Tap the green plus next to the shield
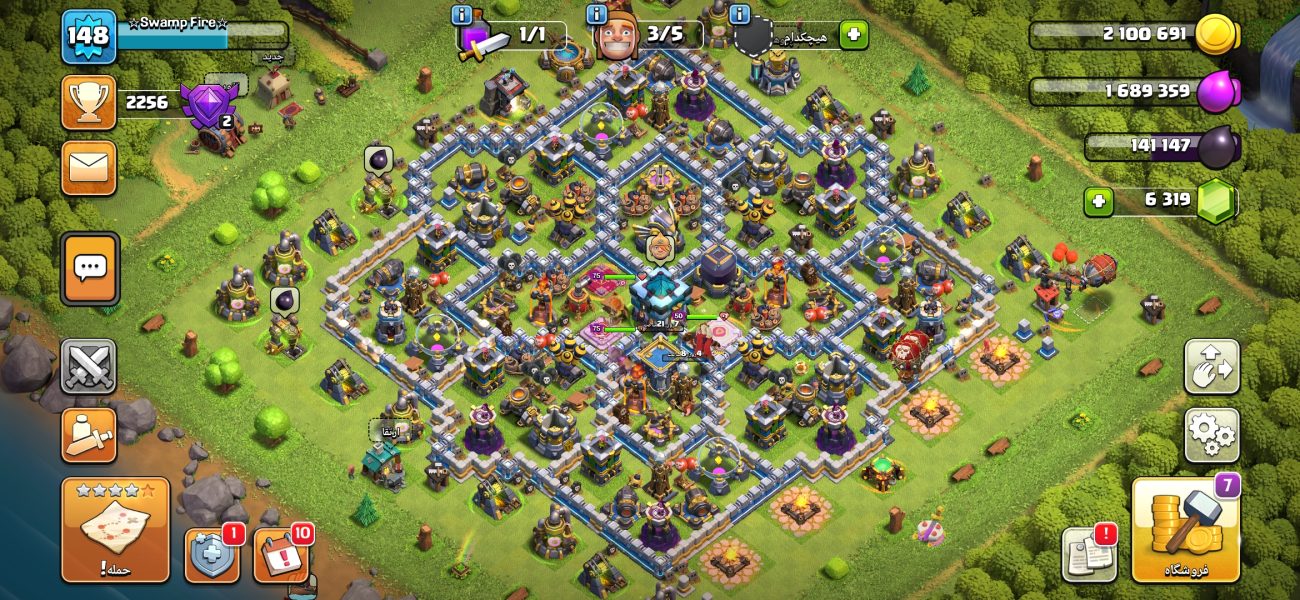The image size is (1300, 600). [x=853, y=35]
